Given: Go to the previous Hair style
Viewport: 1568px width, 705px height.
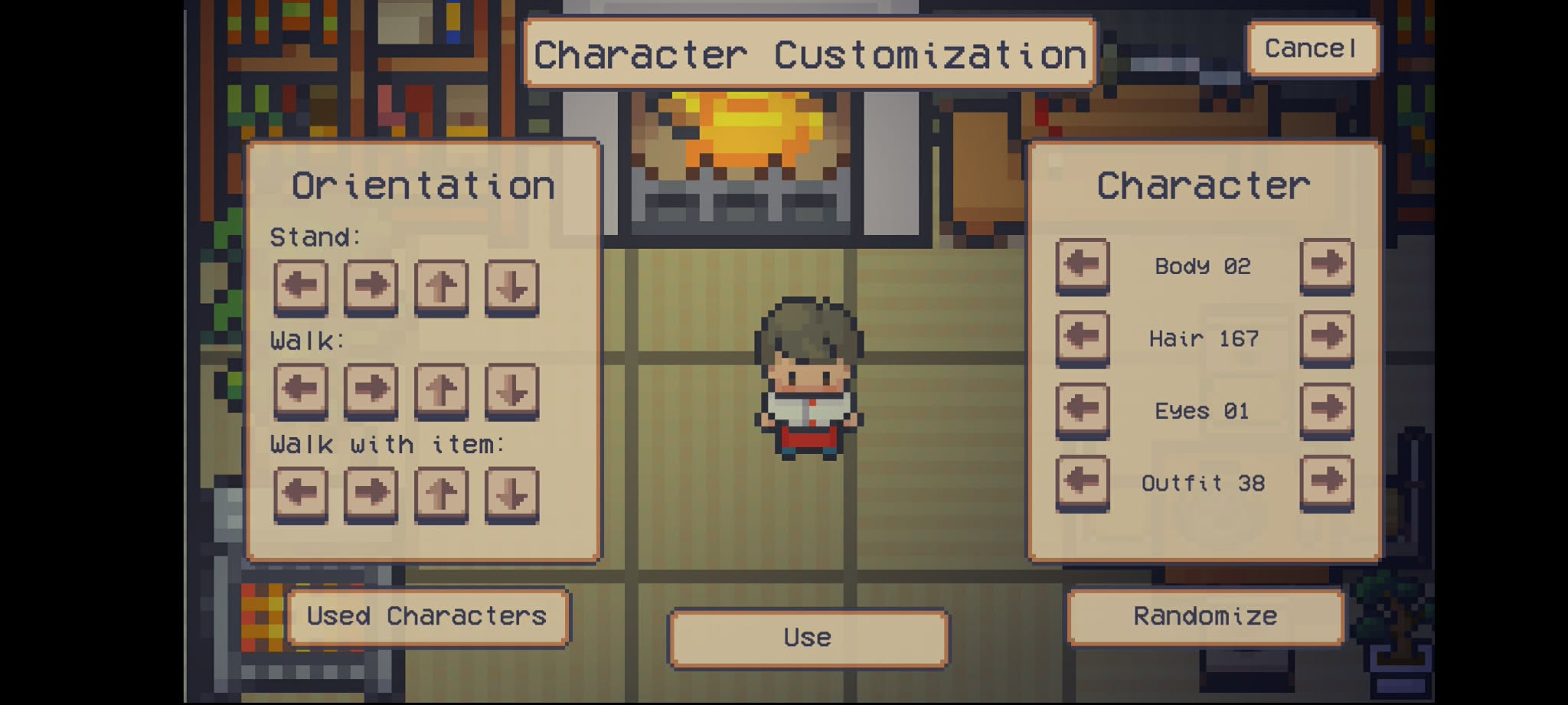Looking at the screenshot, I should (x=1082, y=338).
